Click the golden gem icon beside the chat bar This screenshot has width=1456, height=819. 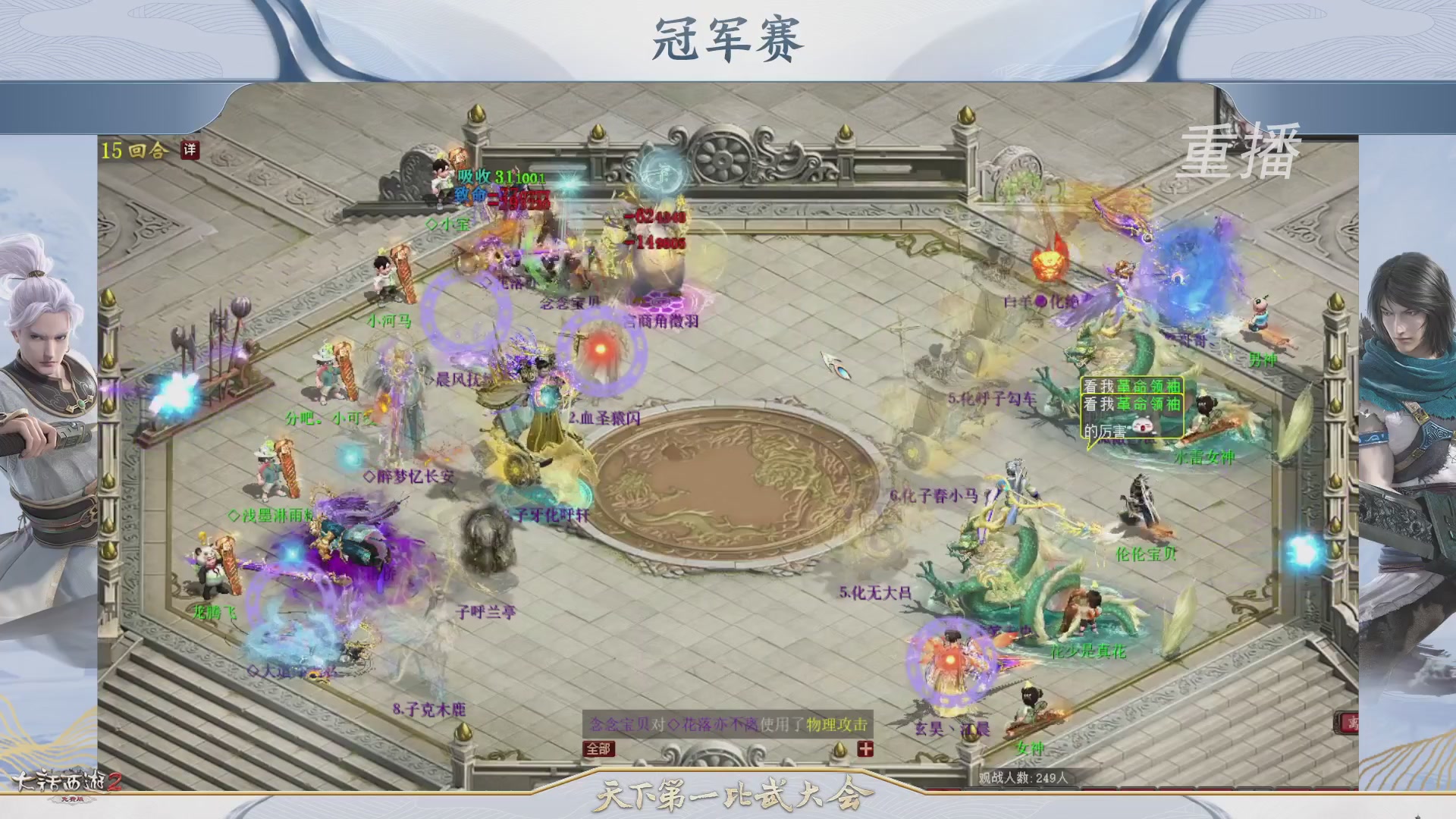pos(840,750)
